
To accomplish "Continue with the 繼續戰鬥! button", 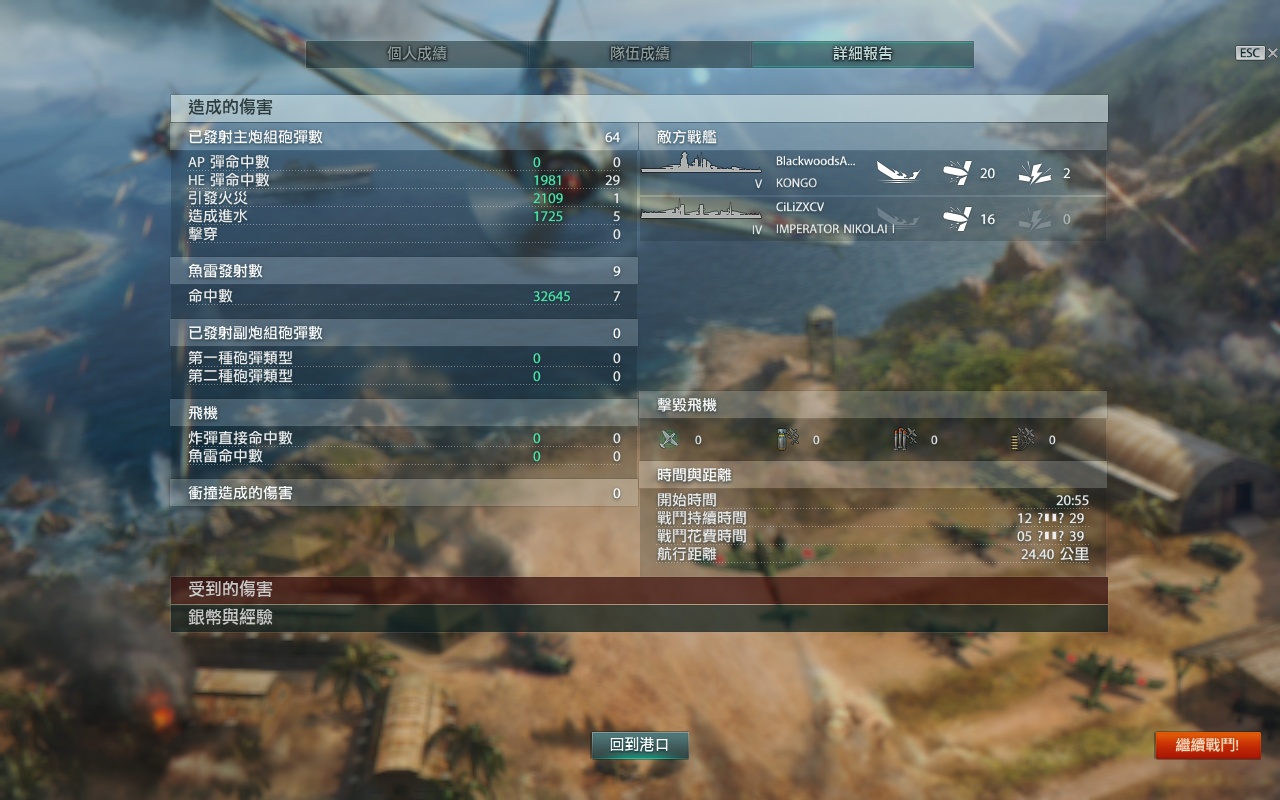I will [x=1207, y=745].
